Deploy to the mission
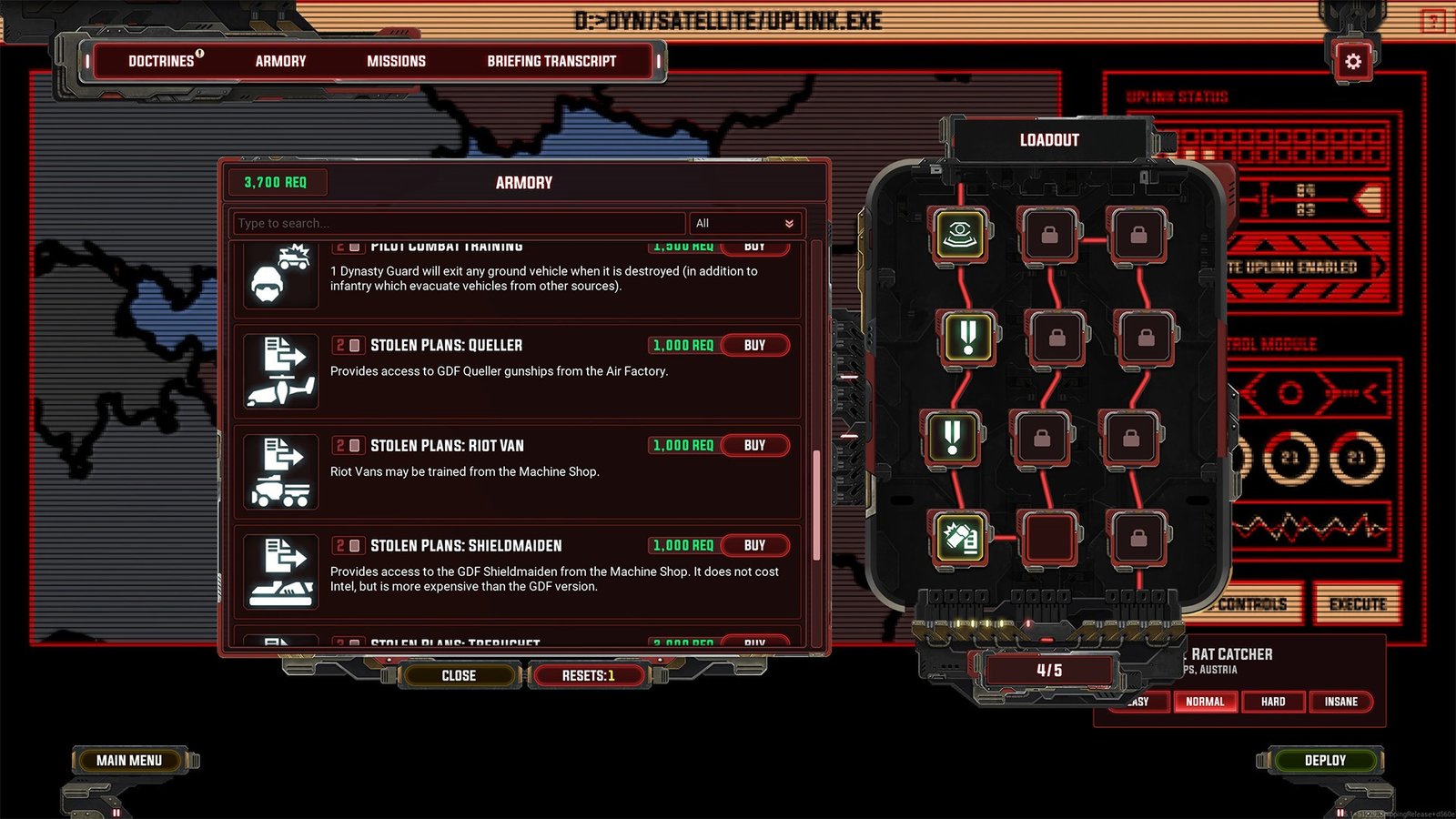This screenshot has width=1456, height=819. tap(1325, 760)
